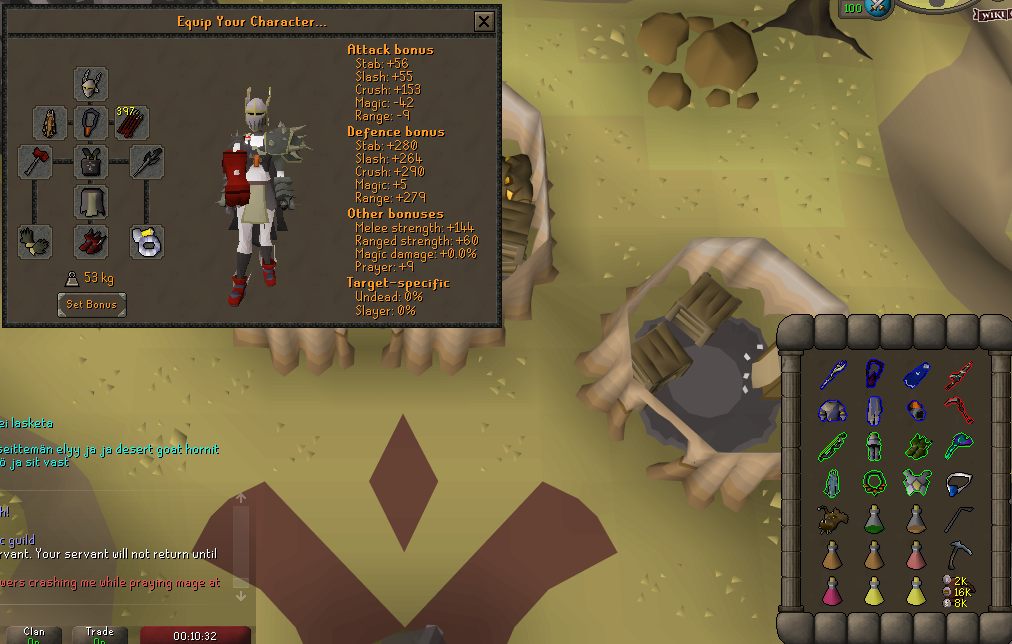Screen dimensions: 1012x644
Task: Select the equipped cape slot
Action: [50, 123]
